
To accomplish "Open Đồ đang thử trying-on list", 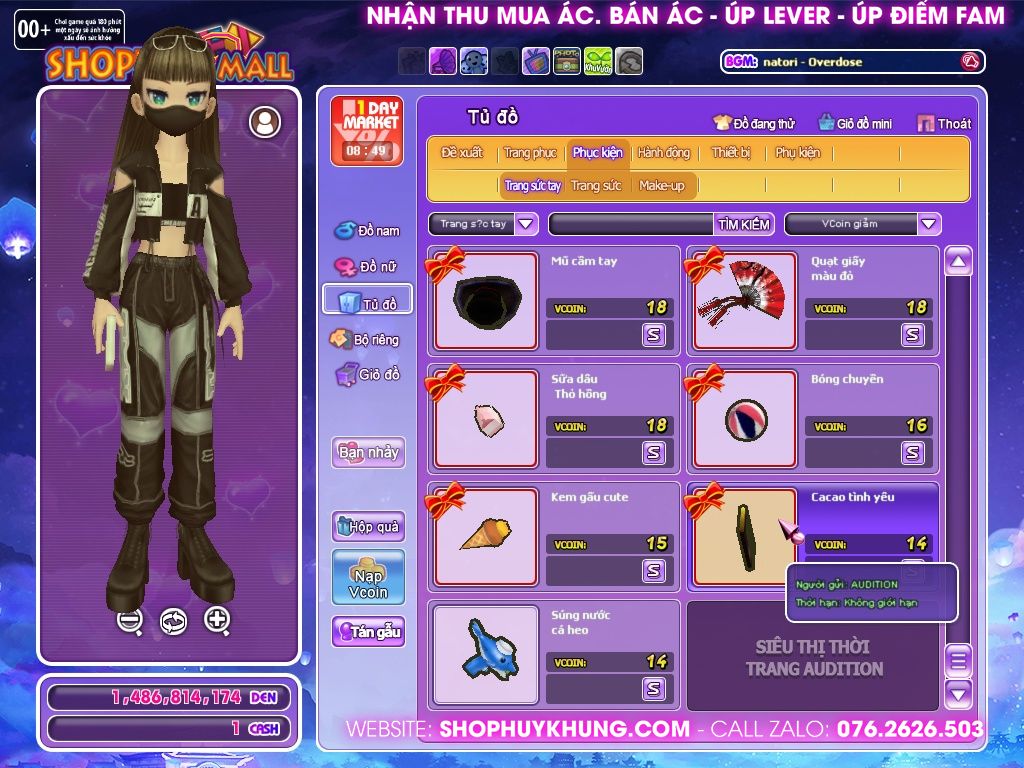I will coord(754,124).
